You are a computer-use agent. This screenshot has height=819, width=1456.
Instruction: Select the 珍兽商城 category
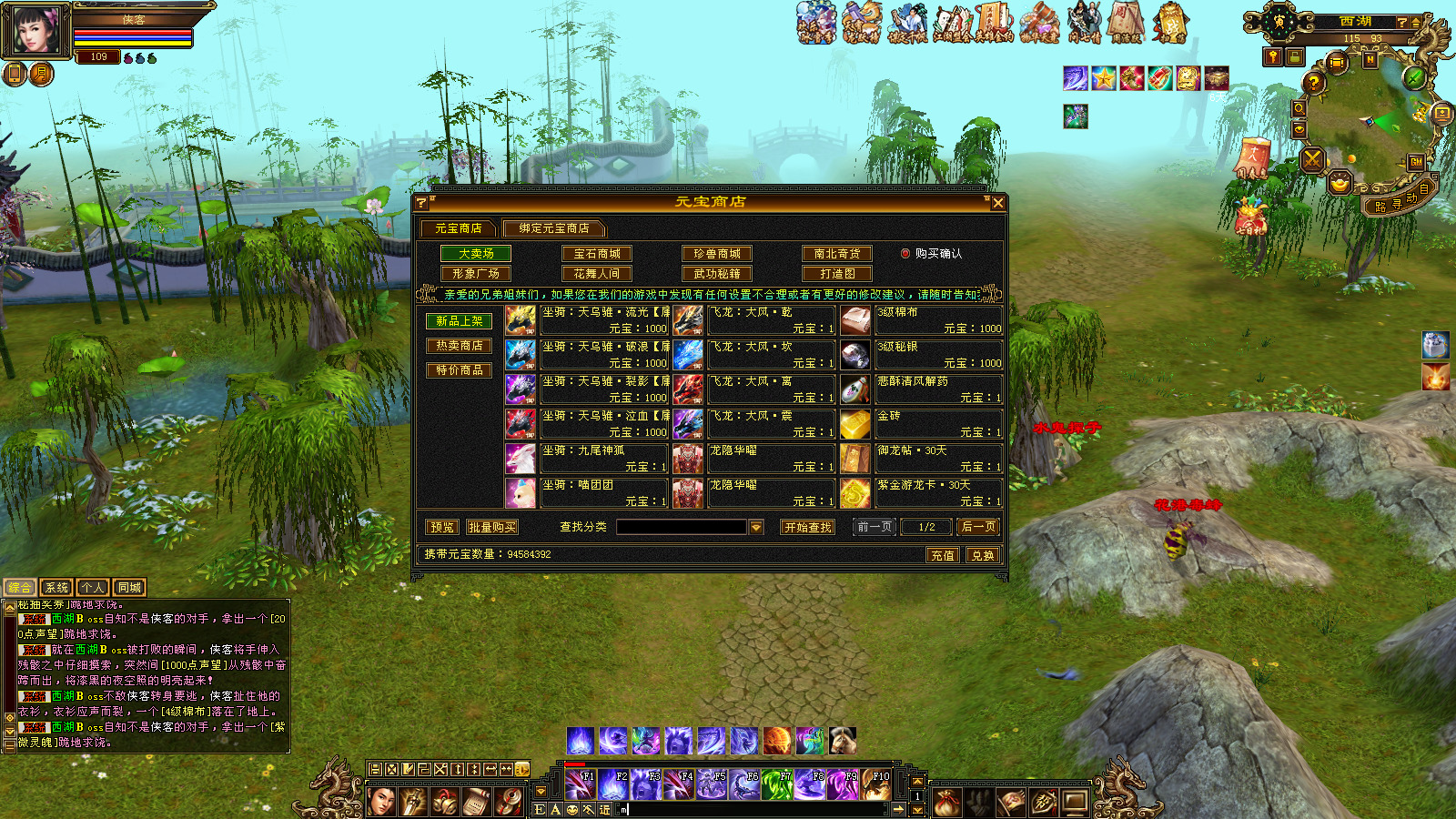[x=717, y=254]
